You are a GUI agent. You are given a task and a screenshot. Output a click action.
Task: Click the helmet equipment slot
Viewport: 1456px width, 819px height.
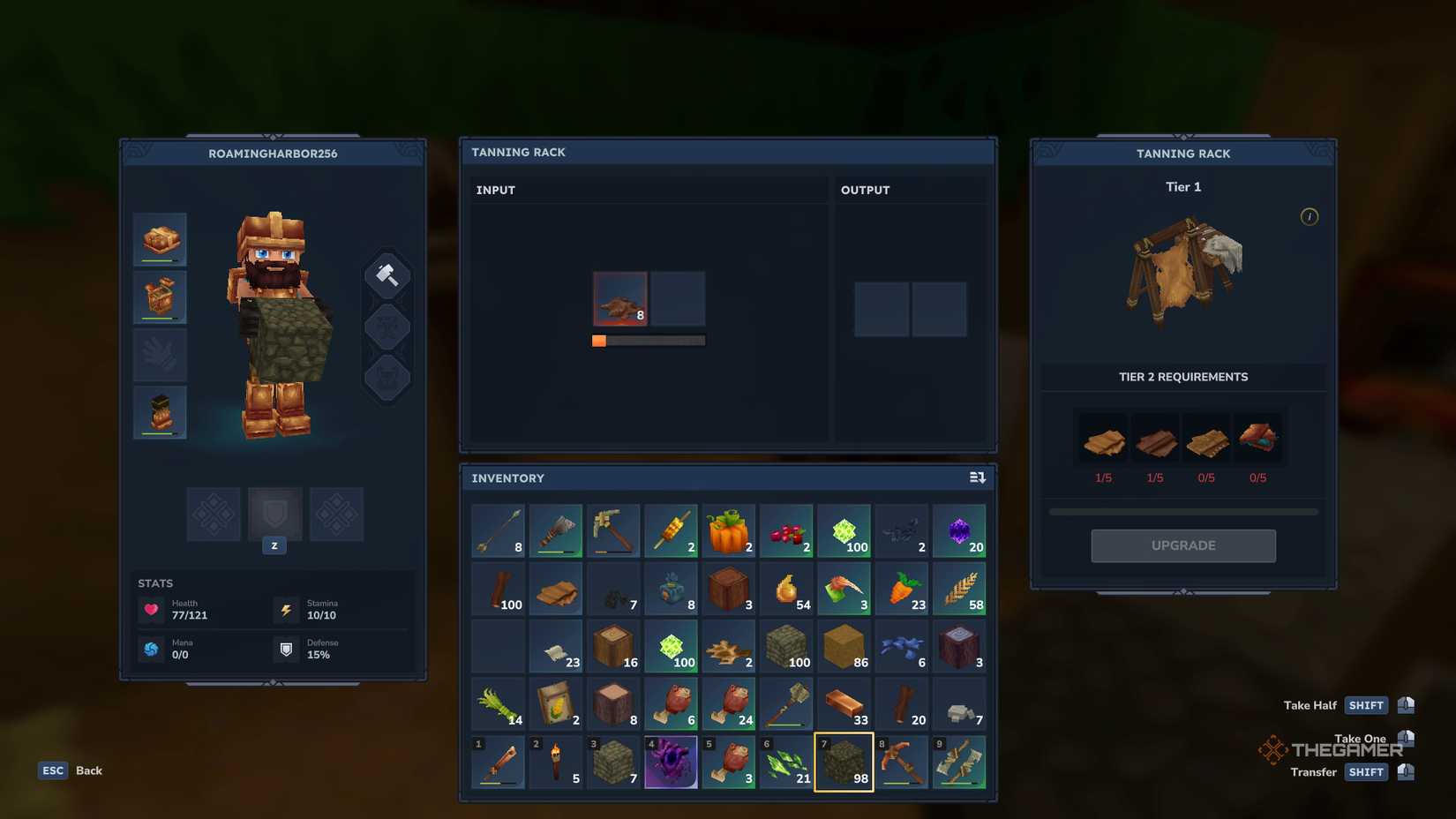point(160,239)
